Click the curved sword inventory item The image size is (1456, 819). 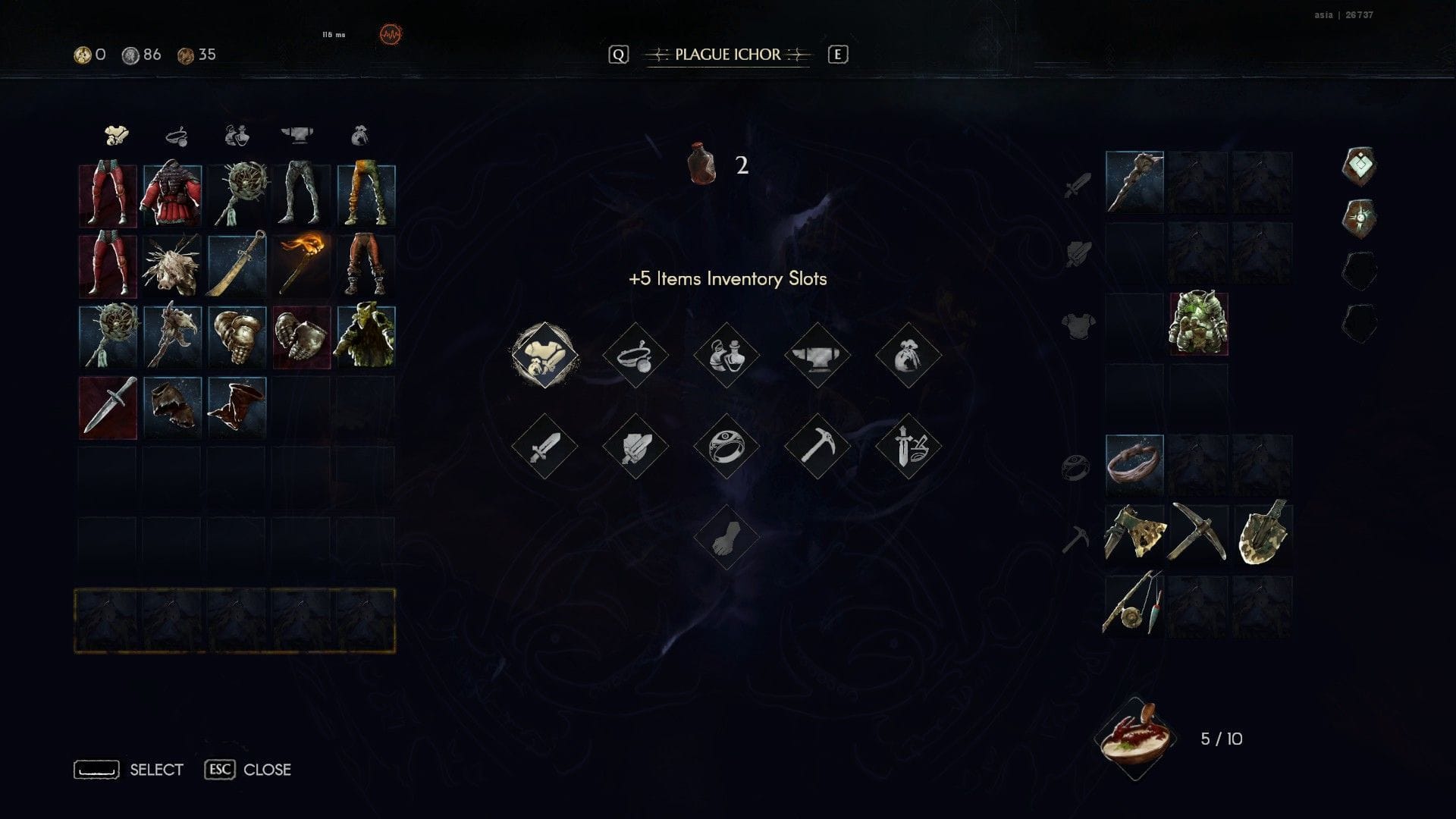(x=237, y=265)
